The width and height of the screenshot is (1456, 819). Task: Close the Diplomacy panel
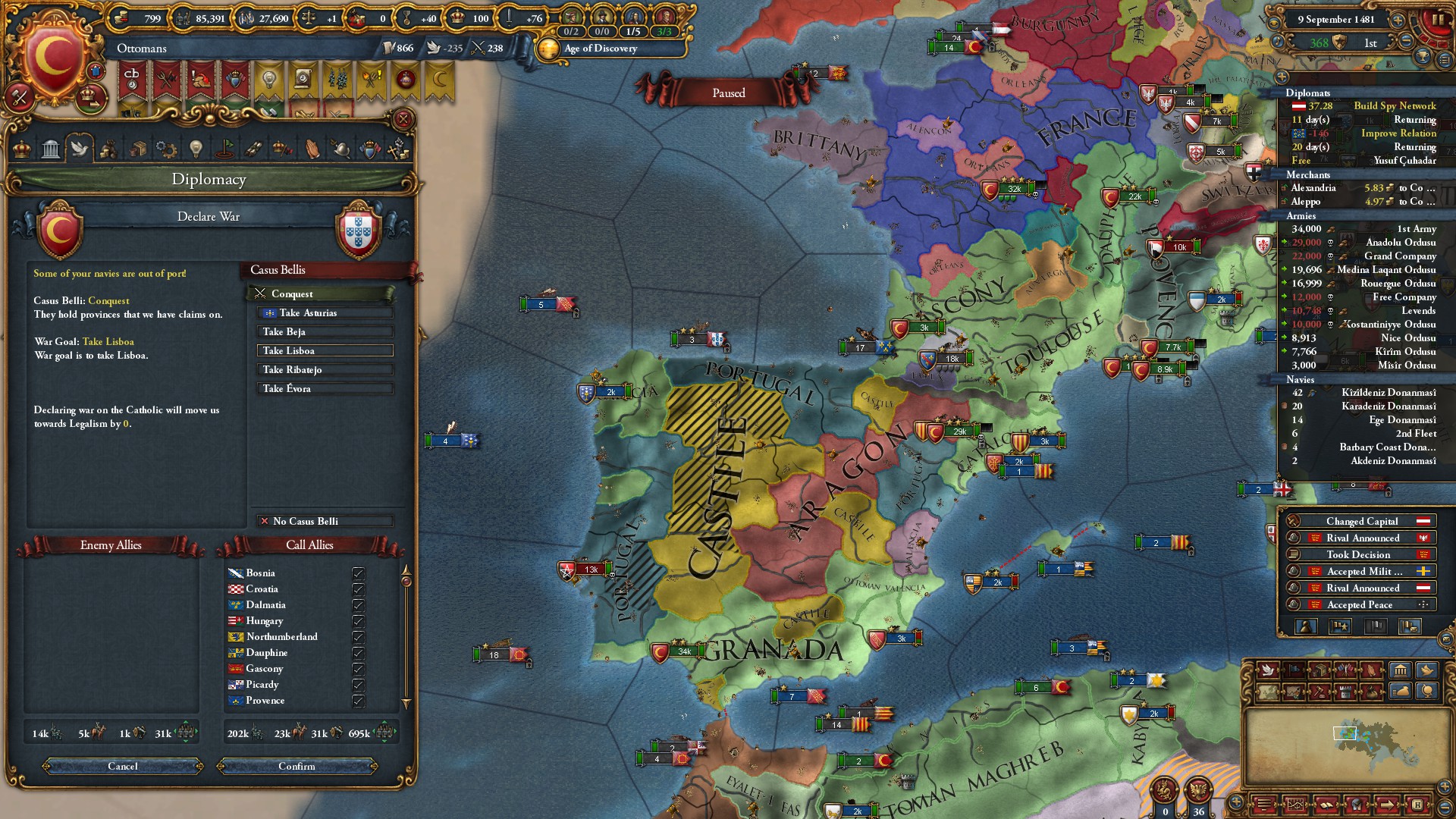tap(403, 119)
